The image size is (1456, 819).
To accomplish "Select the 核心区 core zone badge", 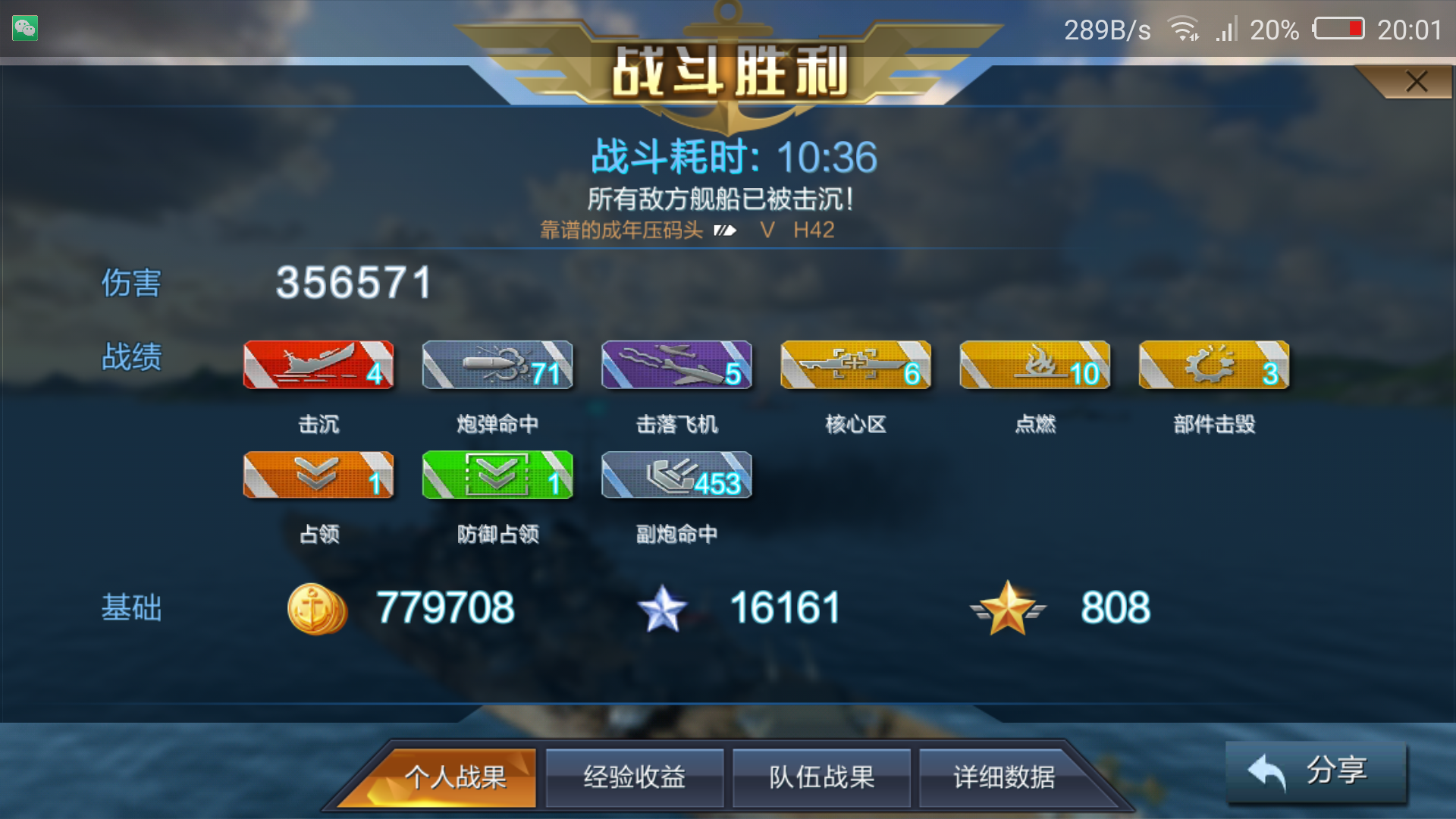I will tap(855, 365).
